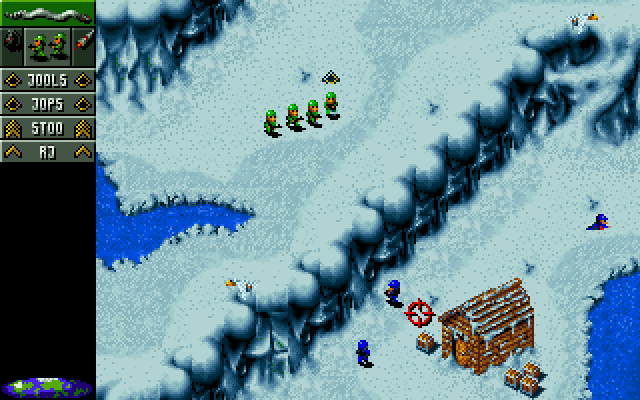This screenshot has width=640, height=400.
Task: Select trooper JOPS in the squad list
Action: (x=47, y=104)
